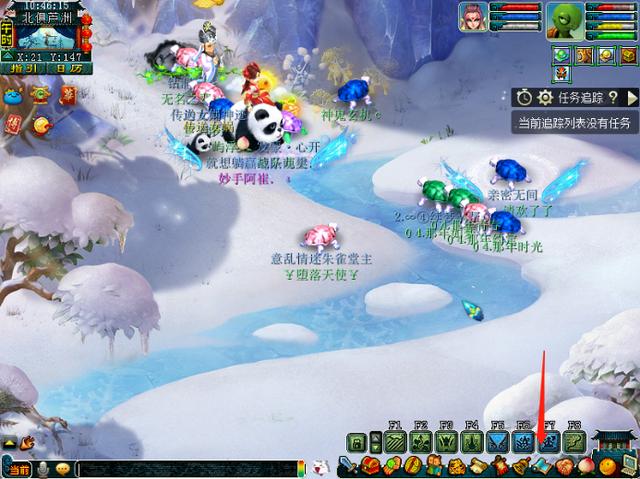The height and width of the screenshot is (479, 640).
Task: Collapse the 任务追踪 panel with the arrow
Action: click(x=632, y=97)
